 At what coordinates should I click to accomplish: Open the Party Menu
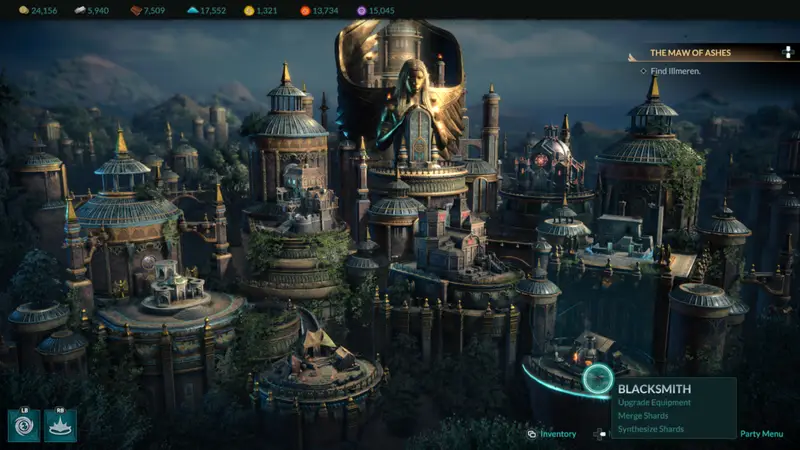coord(761,434)
